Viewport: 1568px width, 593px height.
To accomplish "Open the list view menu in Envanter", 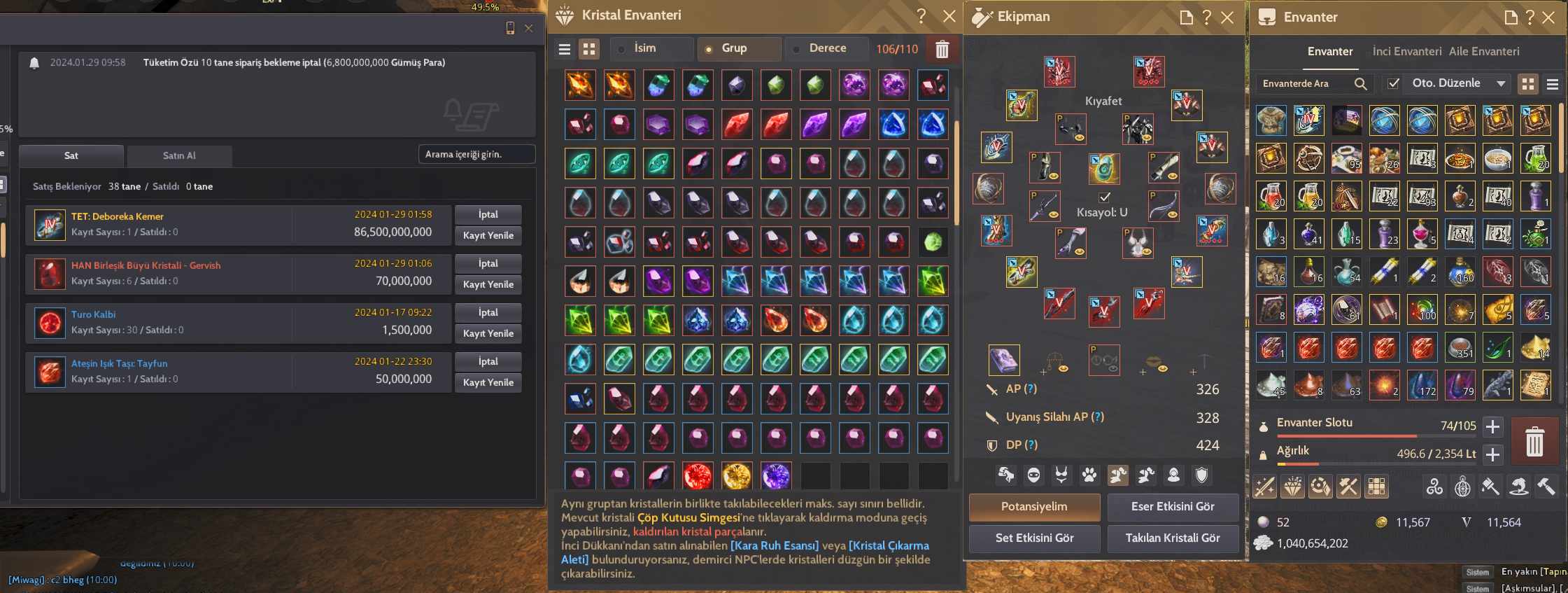I will point(1552,84).
